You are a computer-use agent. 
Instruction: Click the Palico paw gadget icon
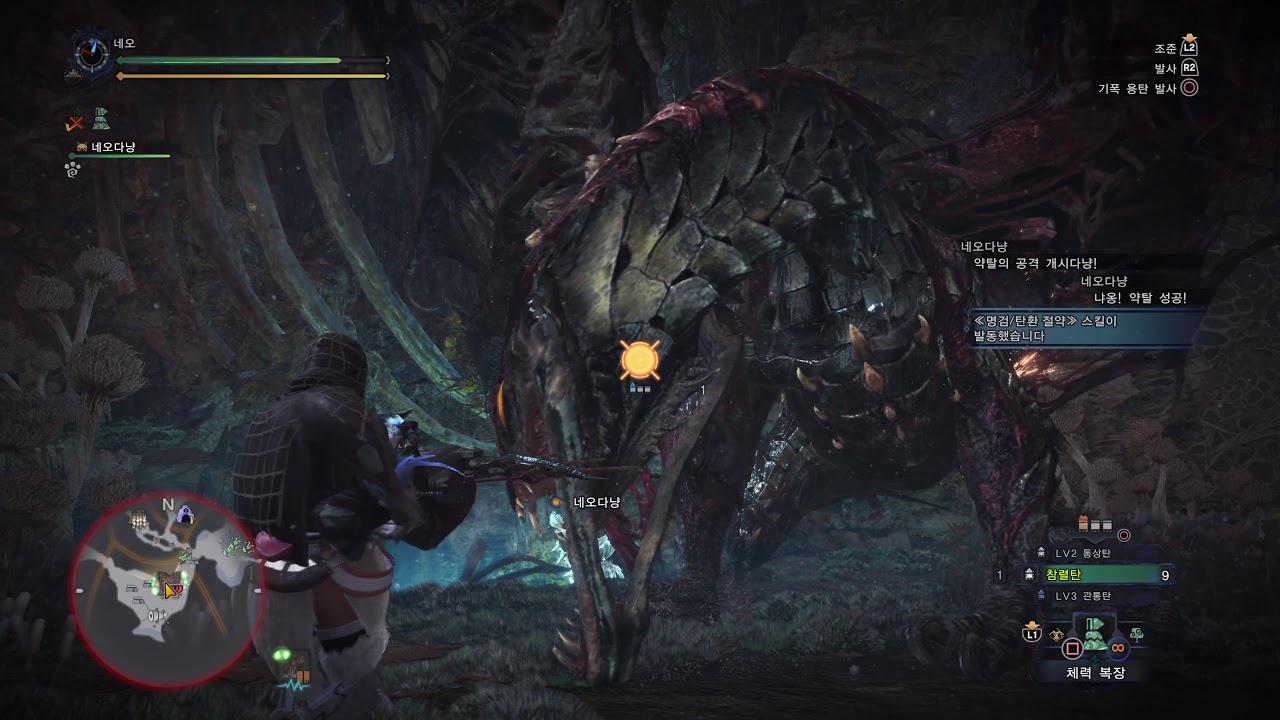coord(72,169)
